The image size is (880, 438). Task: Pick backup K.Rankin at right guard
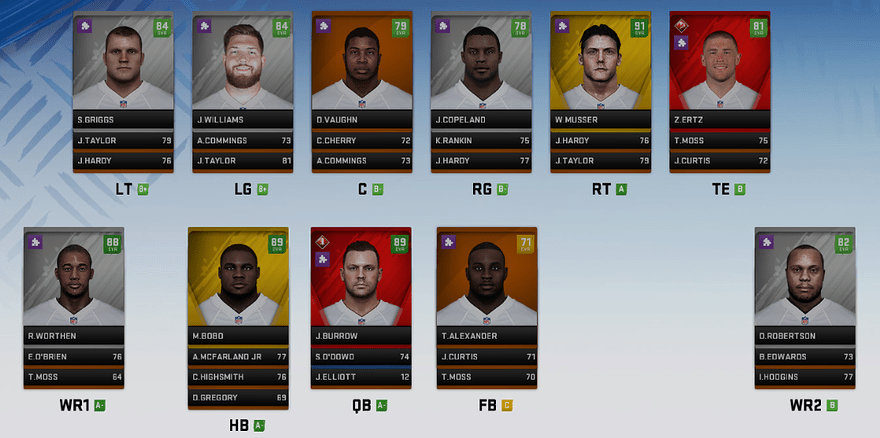coord(480,141)
